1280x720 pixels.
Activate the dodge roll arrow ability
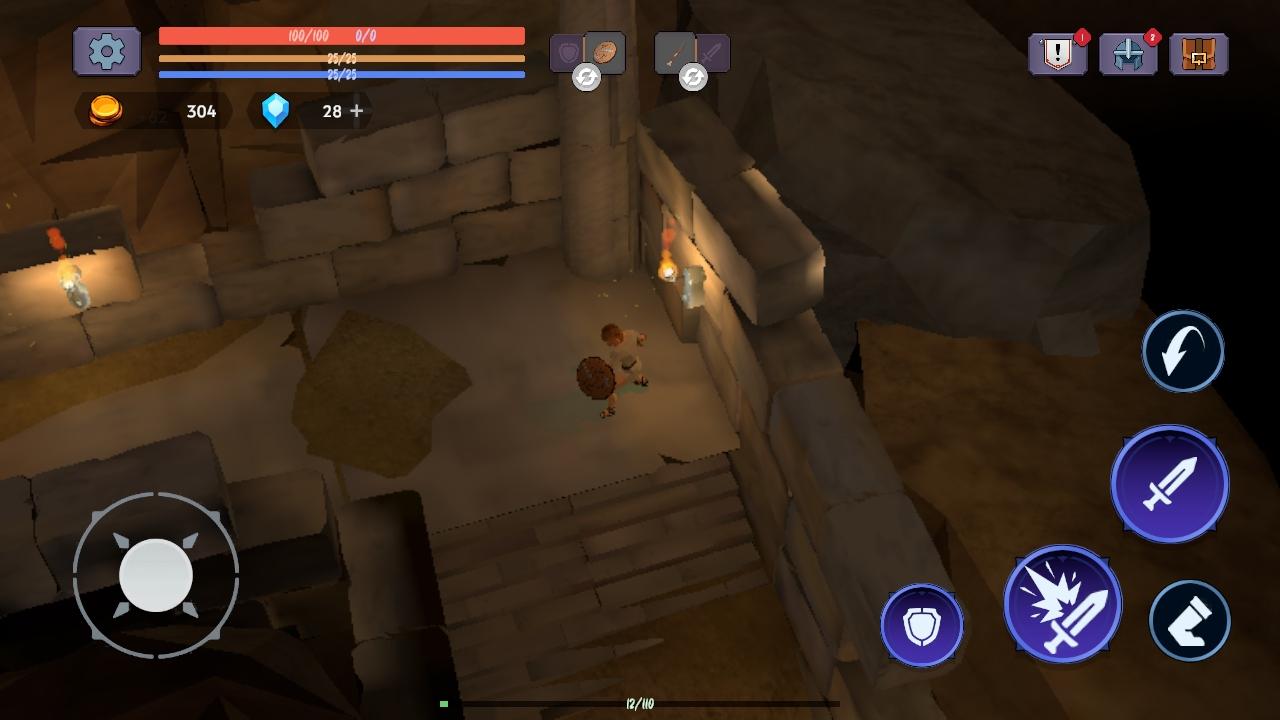pyautogui.click(x=1183, y=351)
